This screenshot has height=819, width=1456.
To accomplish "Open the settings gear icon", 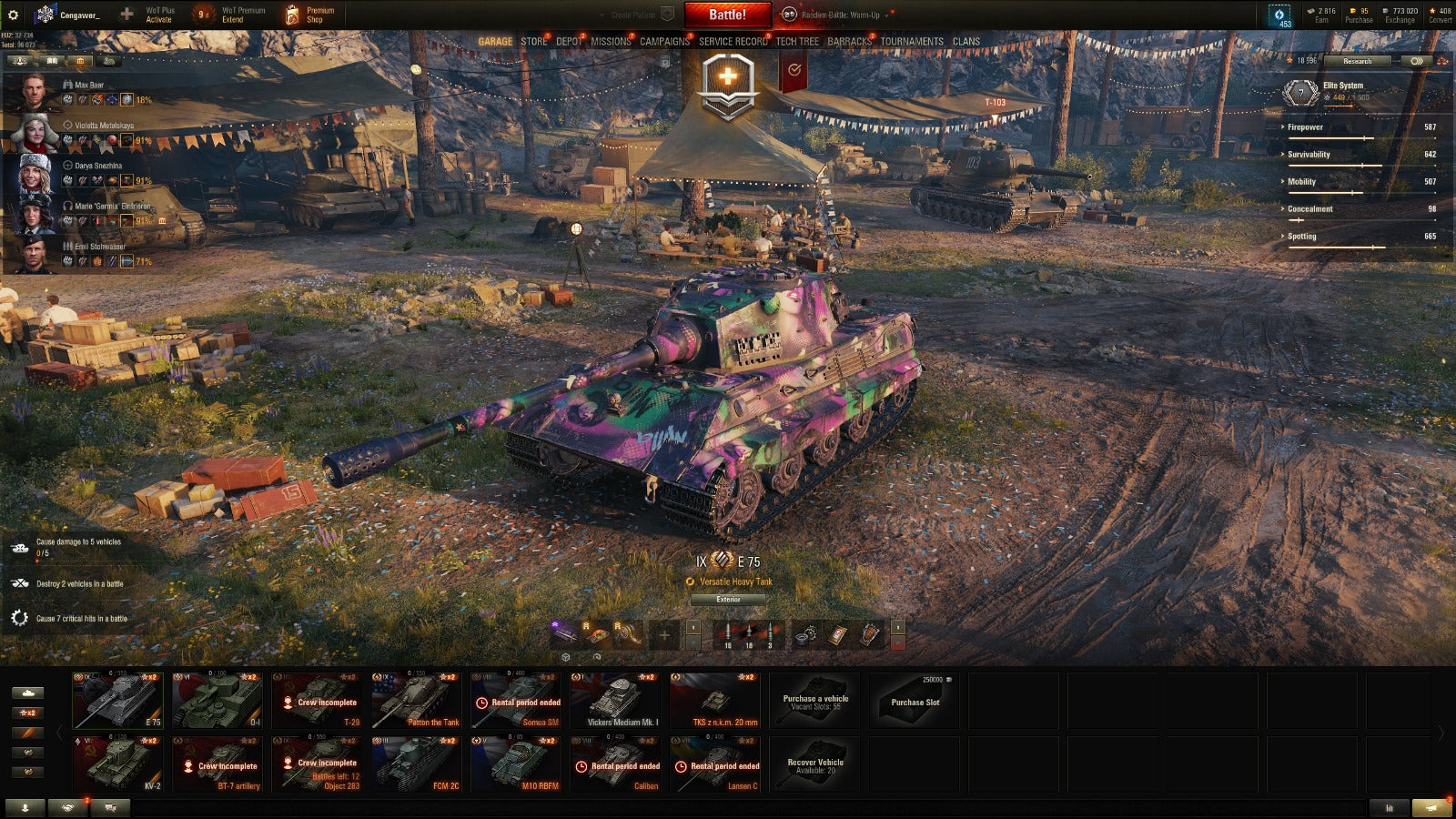I will 13,15.
